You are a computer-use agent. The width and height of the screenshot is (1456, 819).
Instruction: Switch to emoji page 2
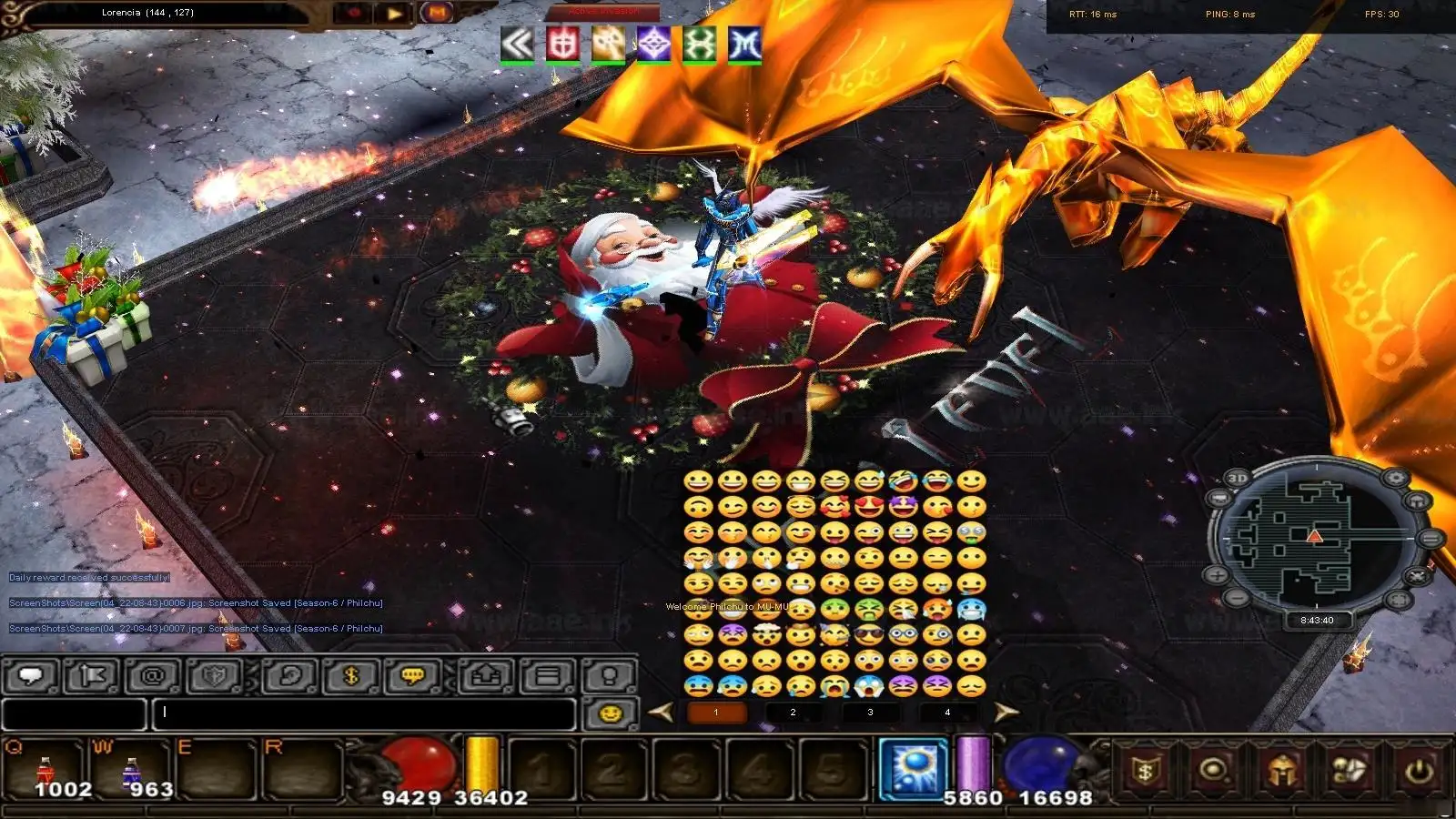pyautogui.click(x=793, y=713)
